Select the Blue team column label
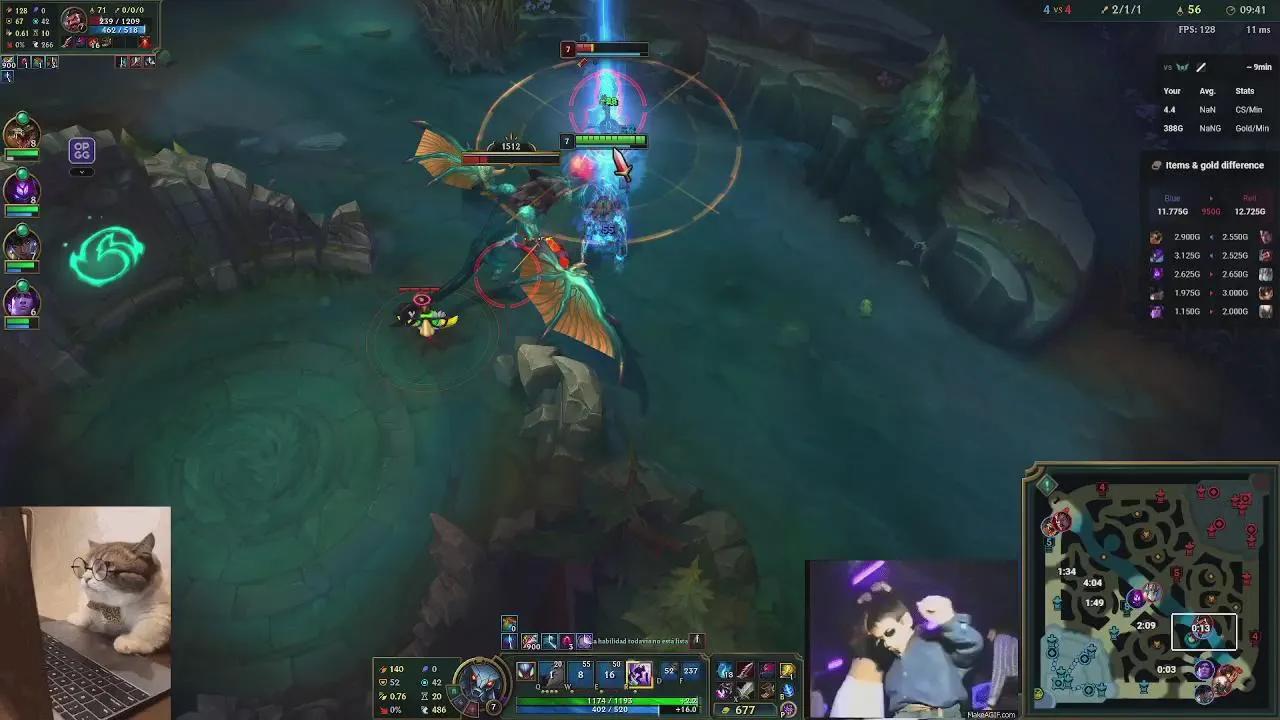 1170,198
